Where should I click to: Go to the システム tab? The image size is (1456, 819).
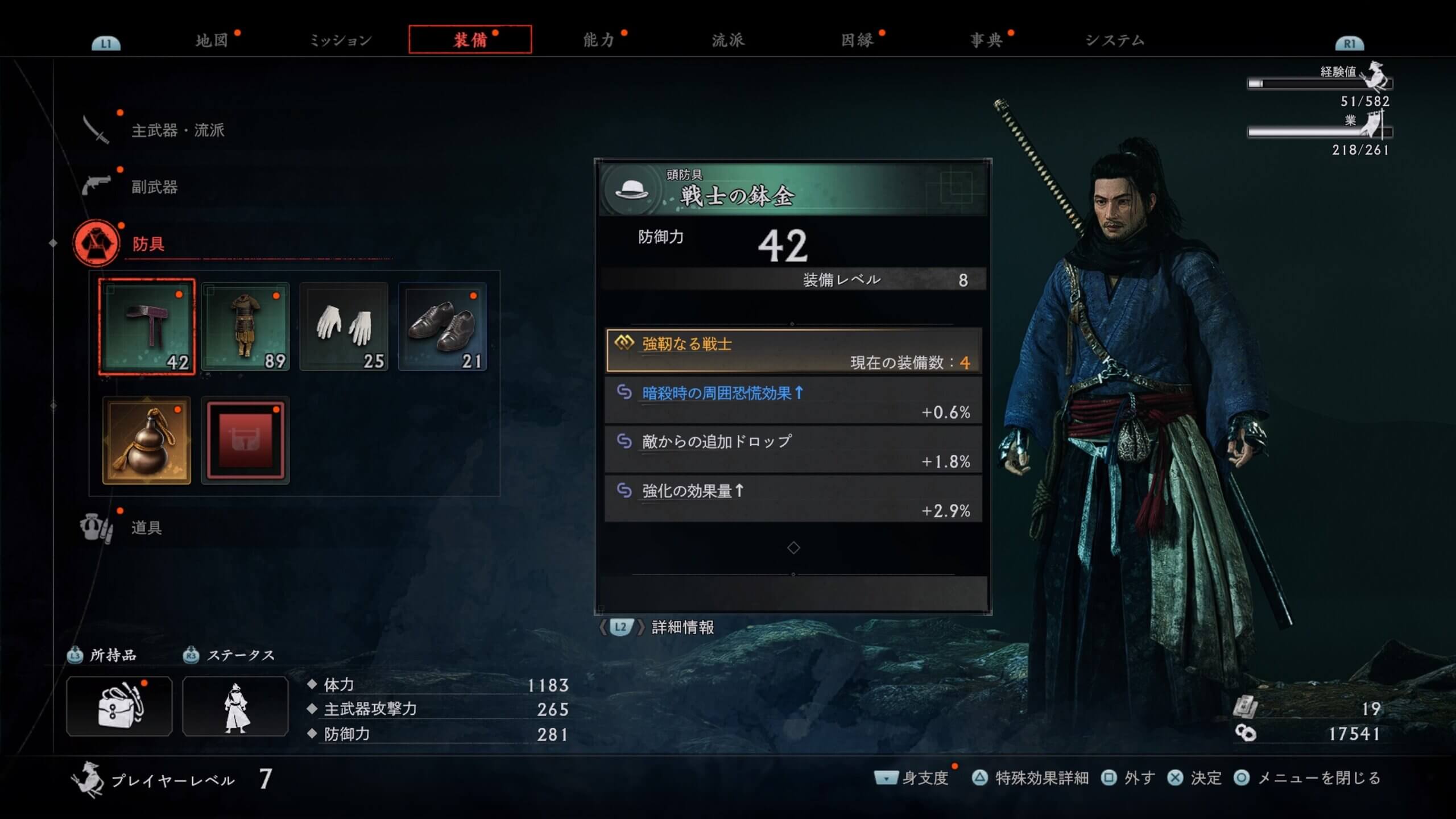pos(1115,40)
